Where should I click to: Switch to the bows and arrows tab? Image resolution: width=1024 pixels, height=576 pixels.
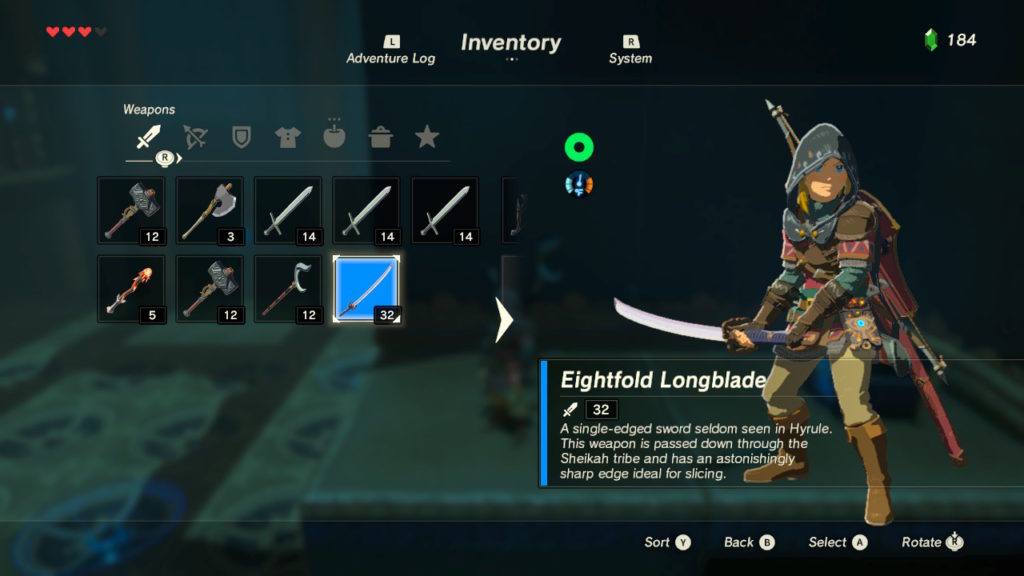tap(195, 137)
